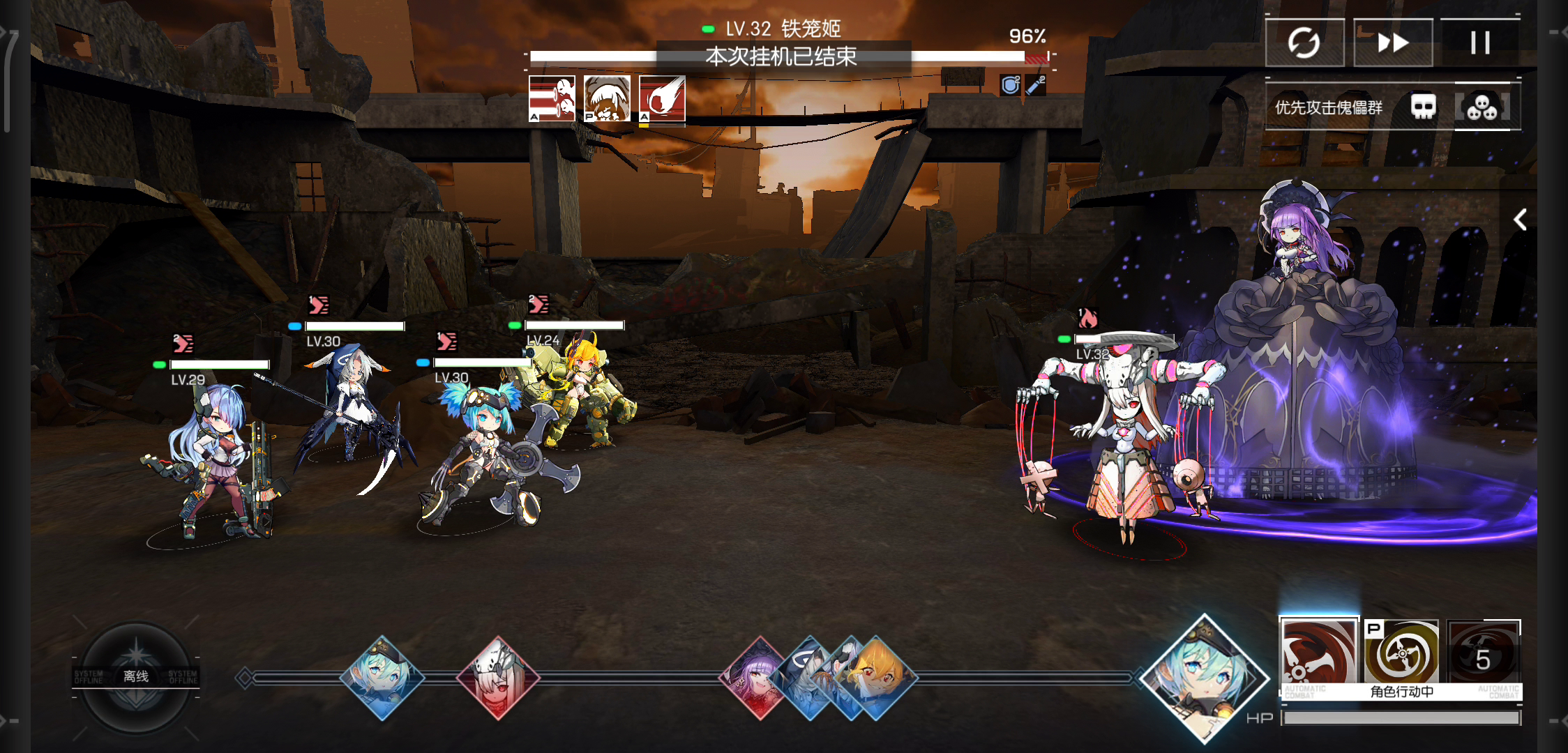Click the large active character portrait

coord(1203,678)
